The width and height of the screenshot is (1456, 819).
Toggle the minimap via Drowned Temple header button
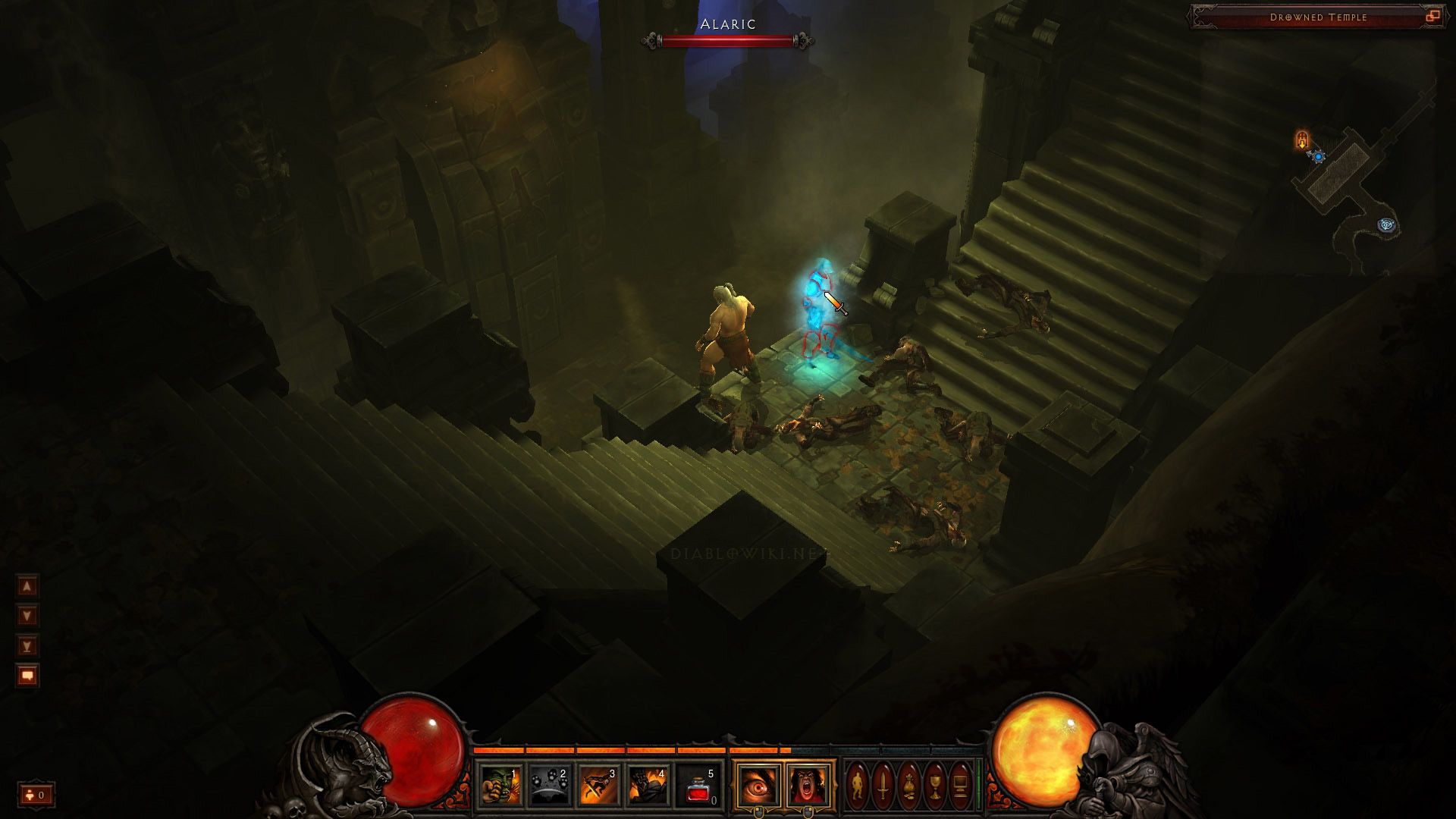coord(1432,16)
